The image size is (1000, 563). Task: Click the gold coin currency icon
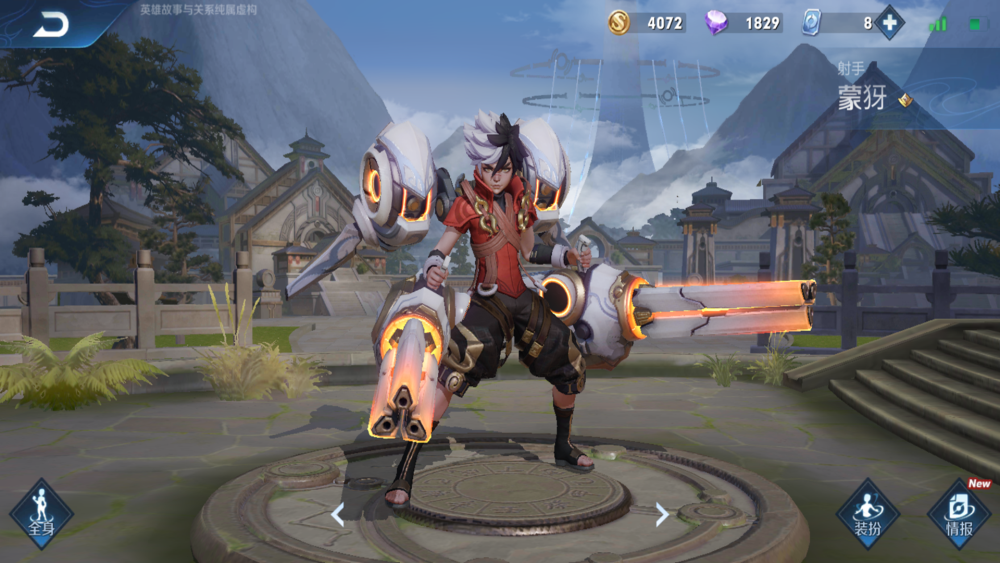pyautogui.click(x=619, y=23)
